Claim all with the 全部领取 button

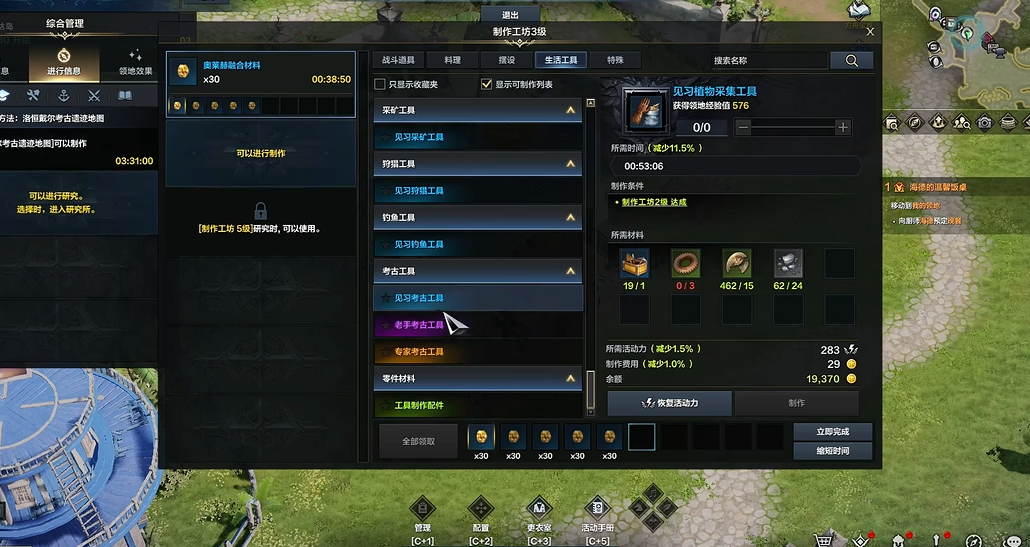pyautogui.click(x=417, y=441)
